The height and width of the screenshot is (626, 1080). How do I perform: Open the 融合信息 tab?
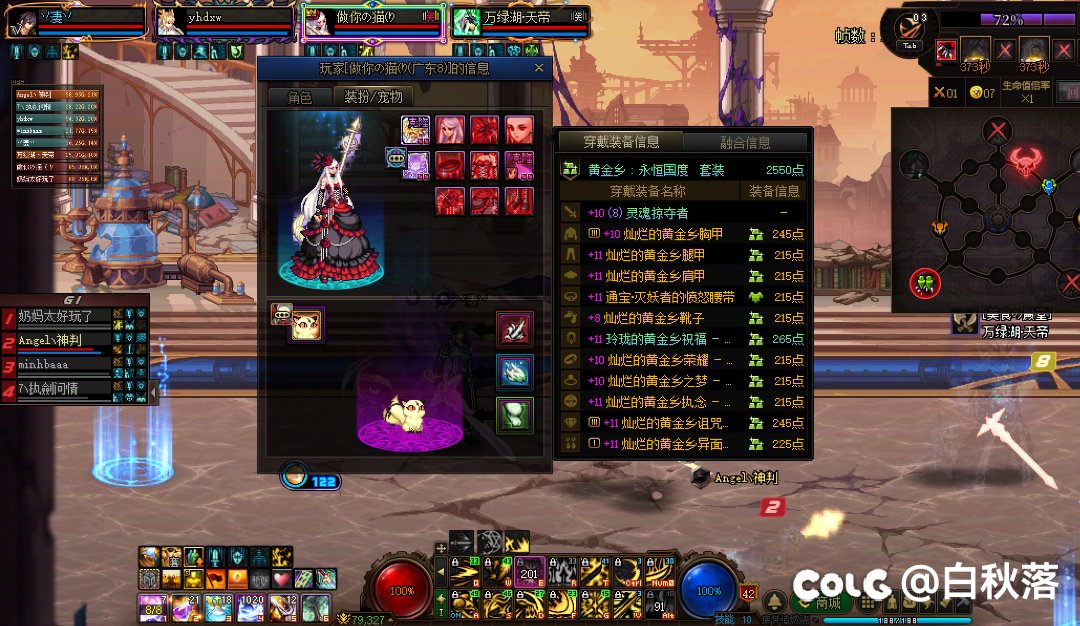click(745, 142)
